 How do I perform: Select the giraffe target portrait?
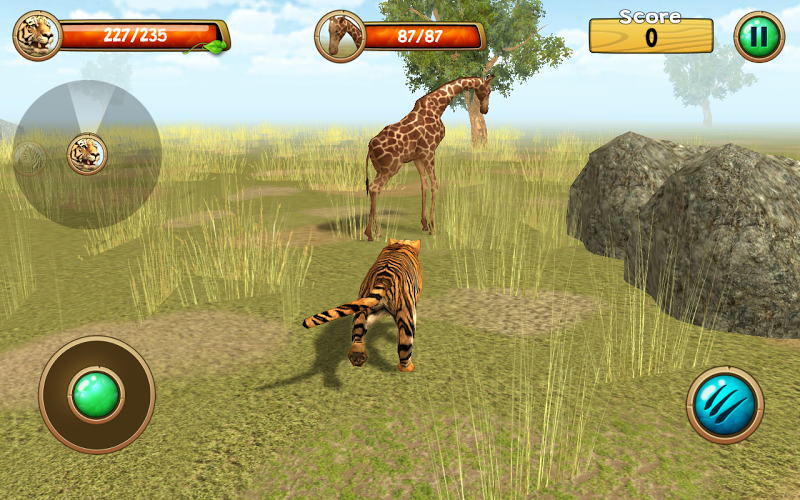[340, 37]
